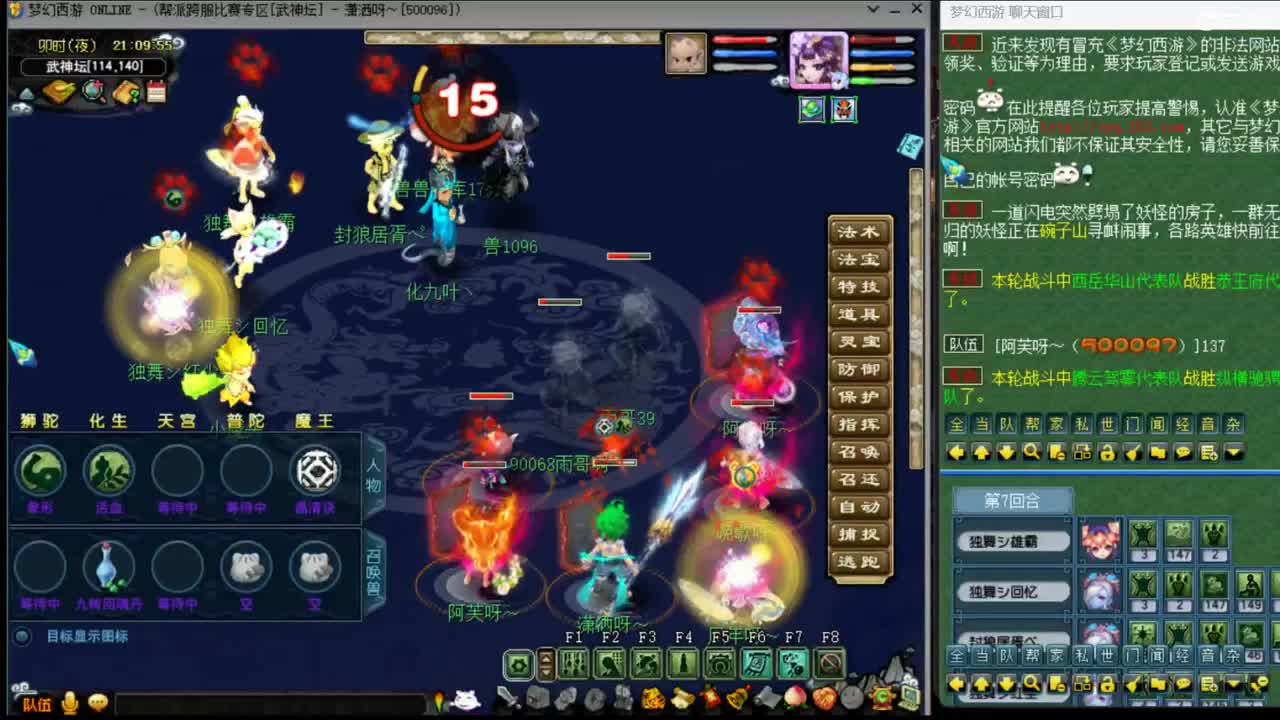Click the F5 quick-skill shortcut icon
The image size is (1280, 720).
(716, 664)
